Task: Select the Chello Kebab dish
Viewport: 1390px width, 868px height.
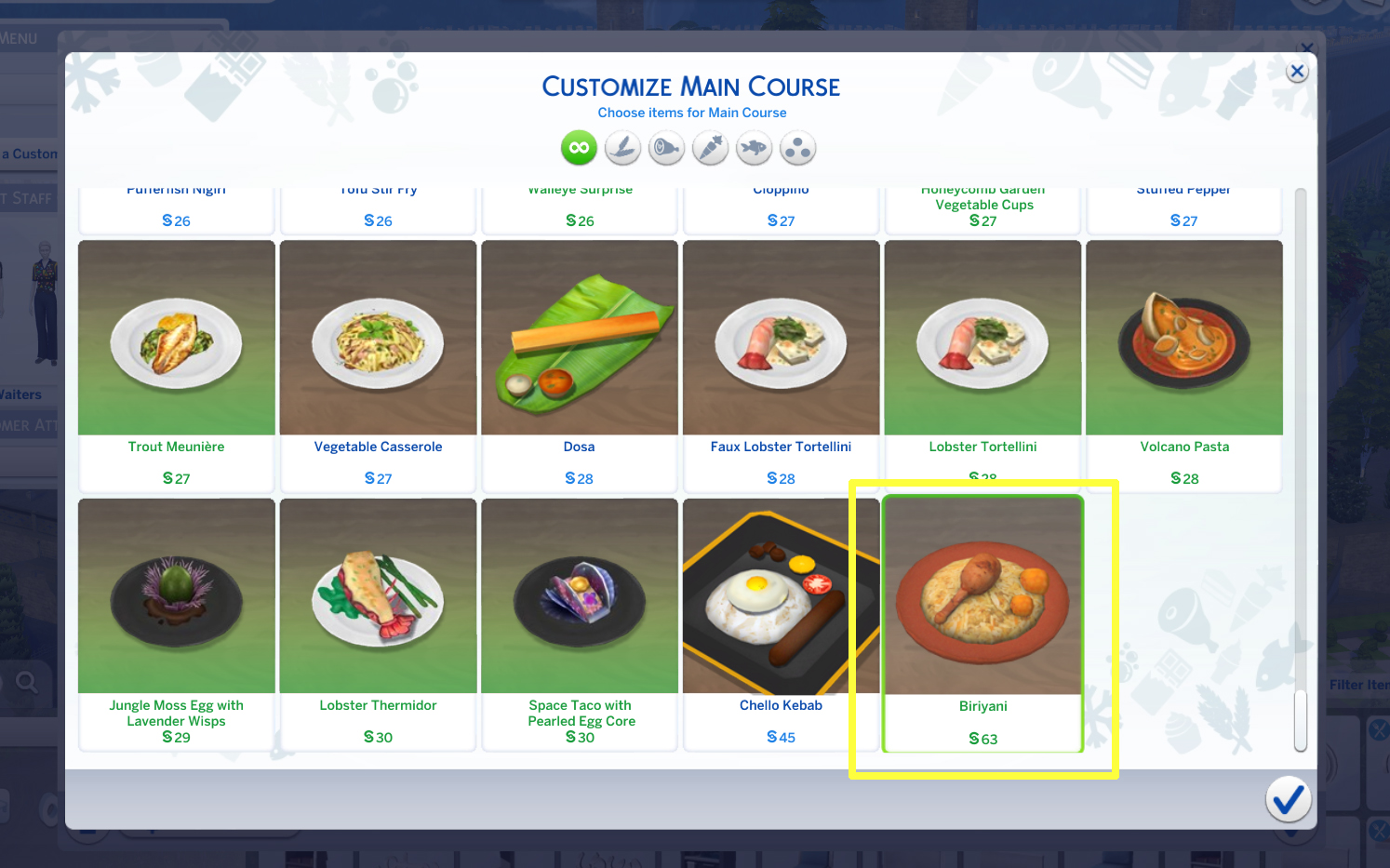Action: (x=781, y=595)
